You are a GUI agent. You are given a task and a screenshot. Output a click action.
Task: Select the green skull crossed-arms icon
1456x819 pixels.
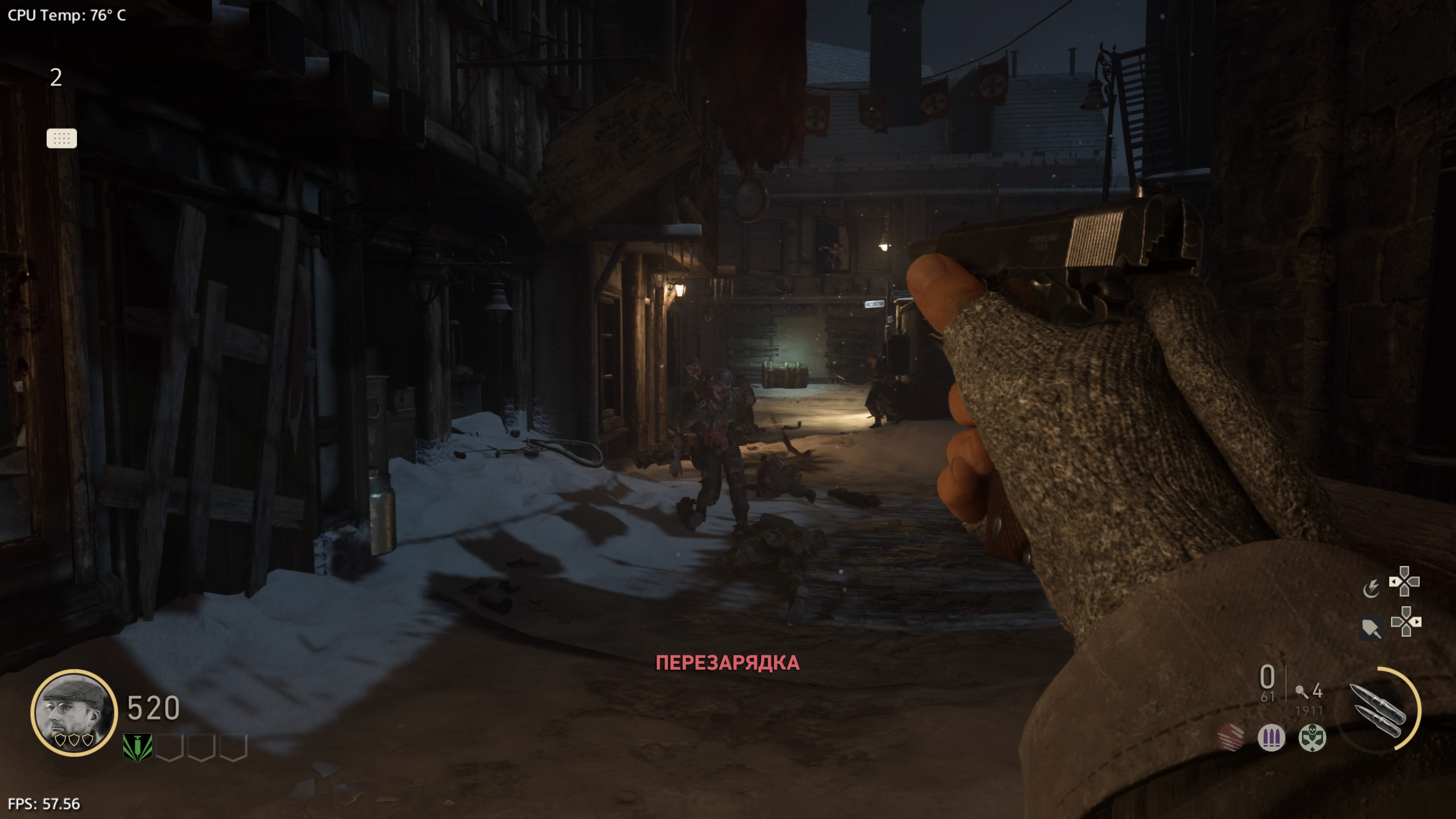point(1312,737)
